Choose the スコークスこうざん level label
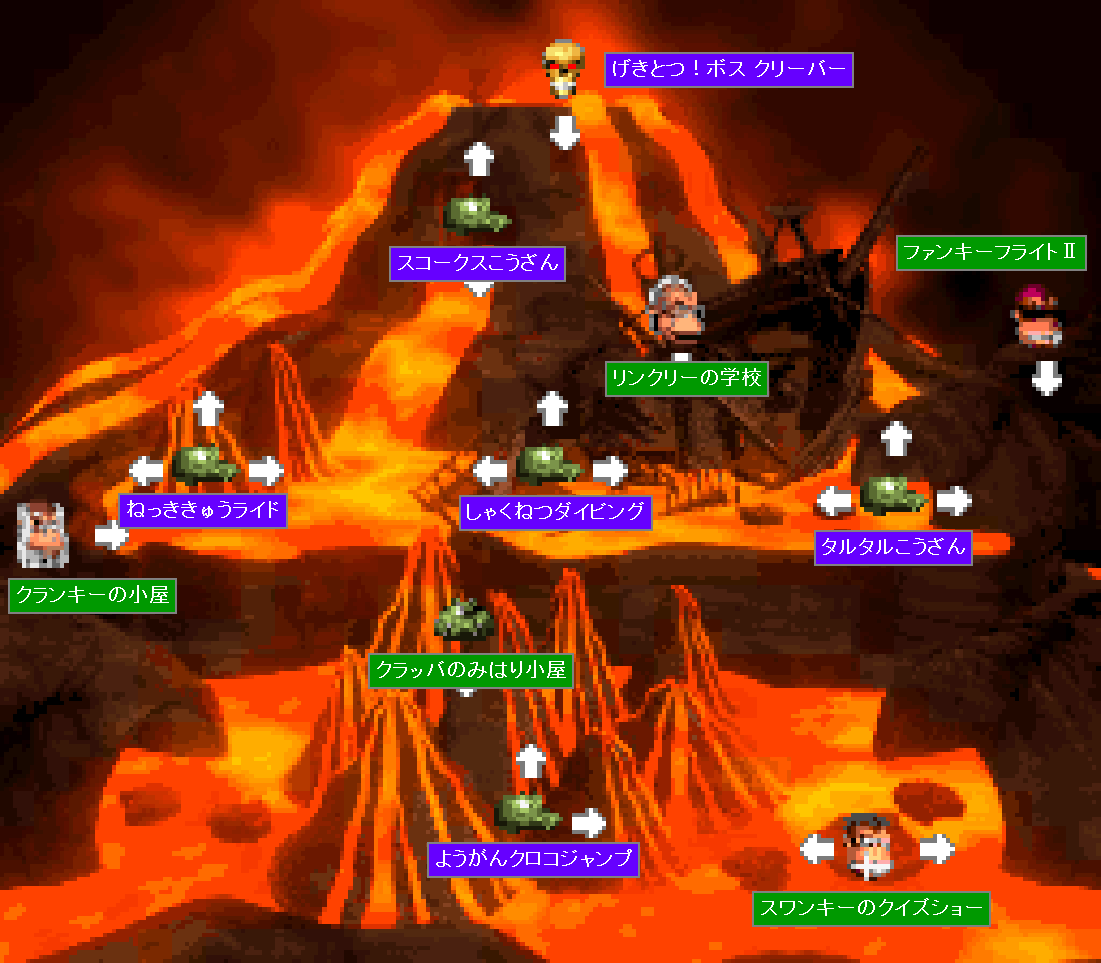 [477, 264]
